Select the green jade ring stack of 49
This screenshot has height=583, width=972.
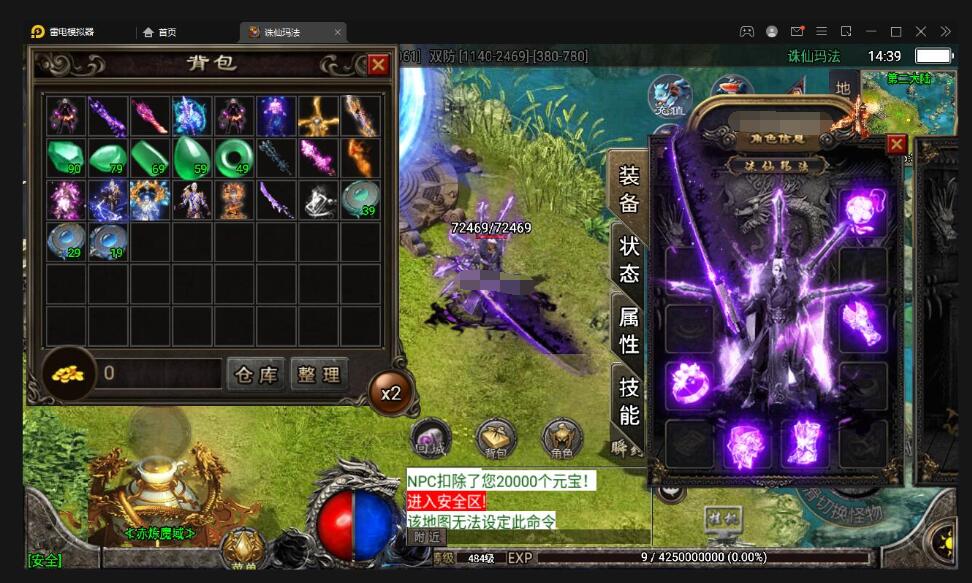point(234,158)
